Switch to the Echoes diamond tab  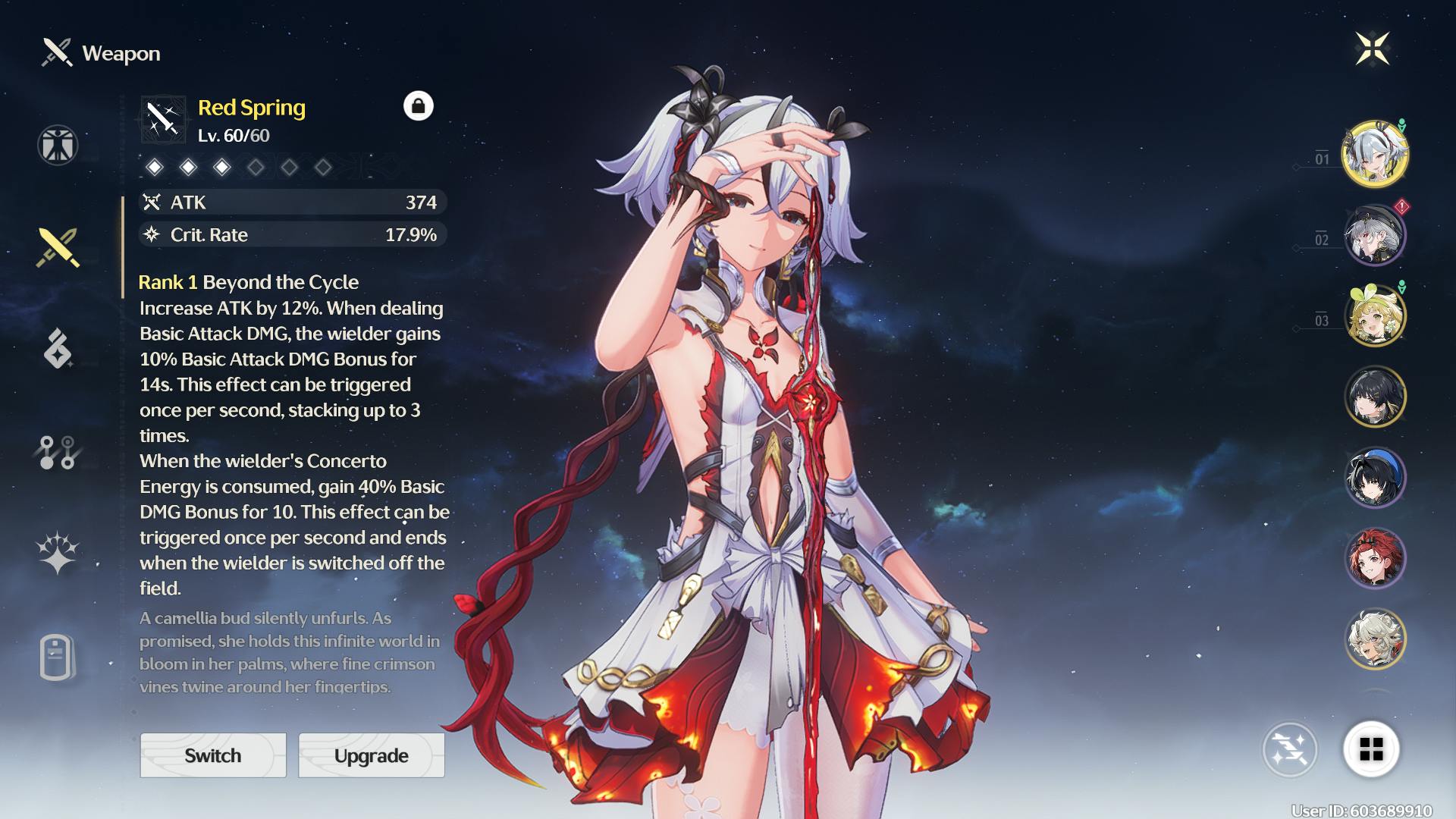click(58, 349)
